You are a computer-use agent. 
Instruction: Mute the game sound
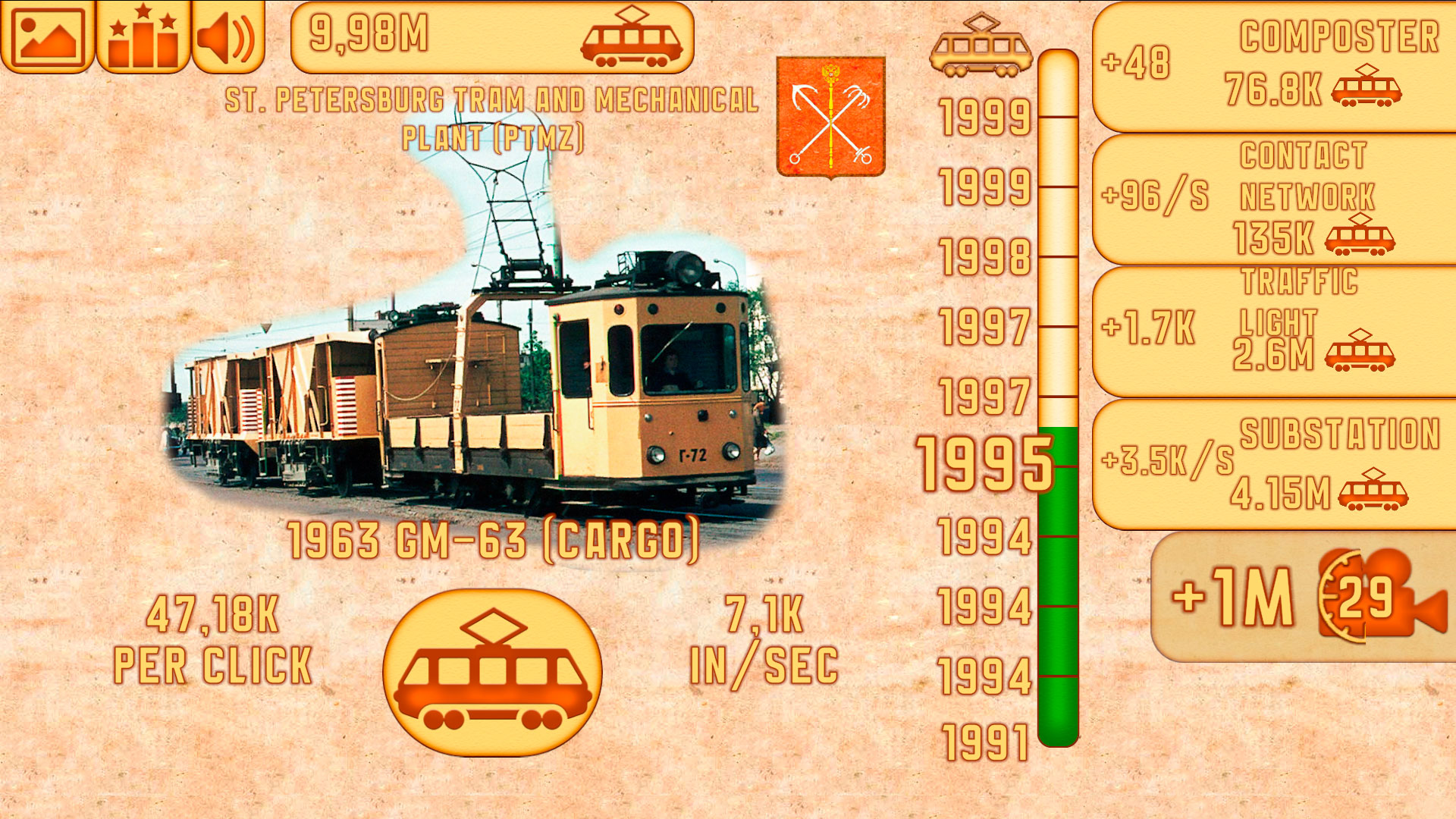point(227,36)
